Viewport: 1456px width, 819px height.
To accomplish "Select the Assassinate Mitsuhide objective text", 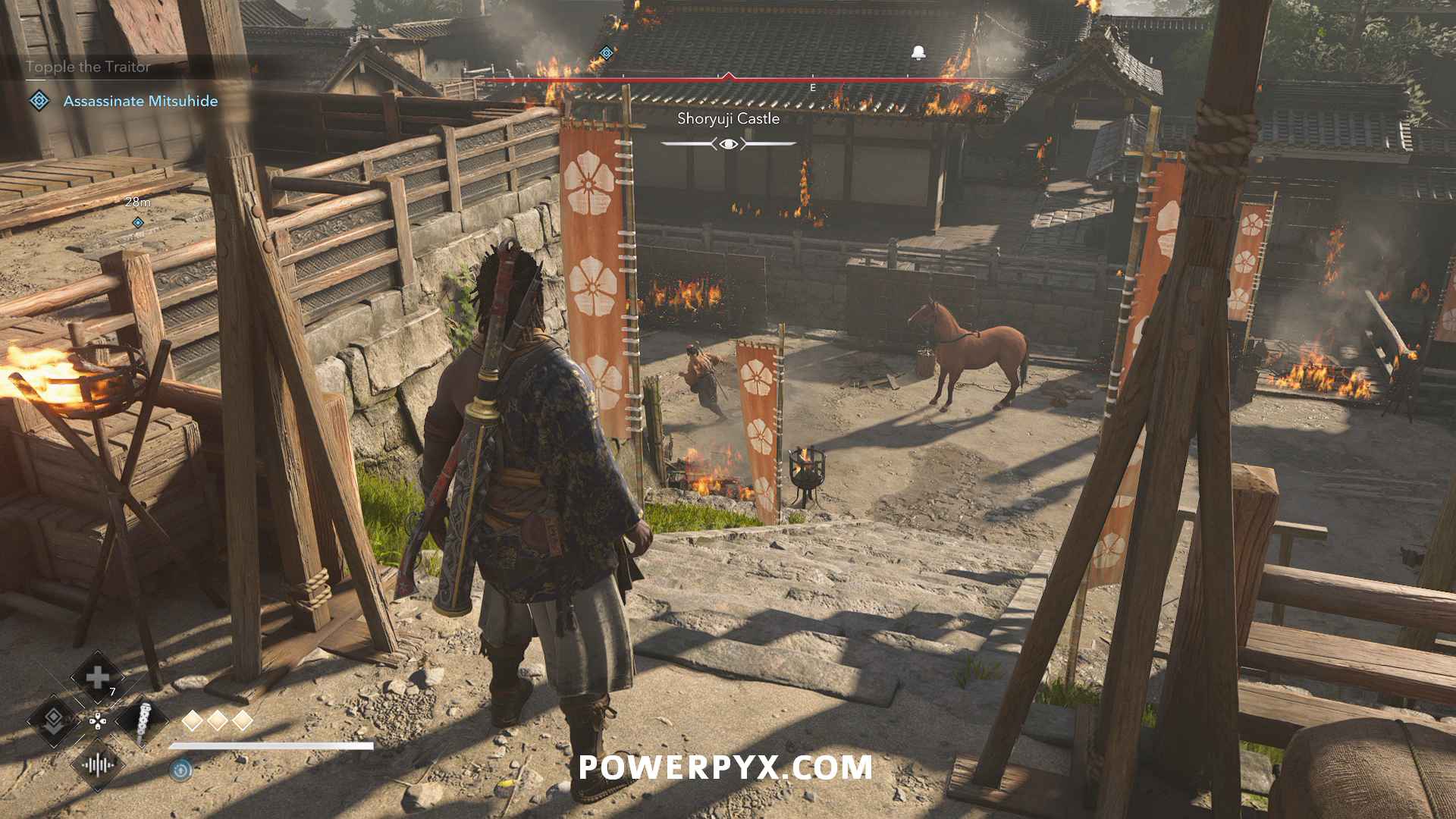I will coord(142,99).
